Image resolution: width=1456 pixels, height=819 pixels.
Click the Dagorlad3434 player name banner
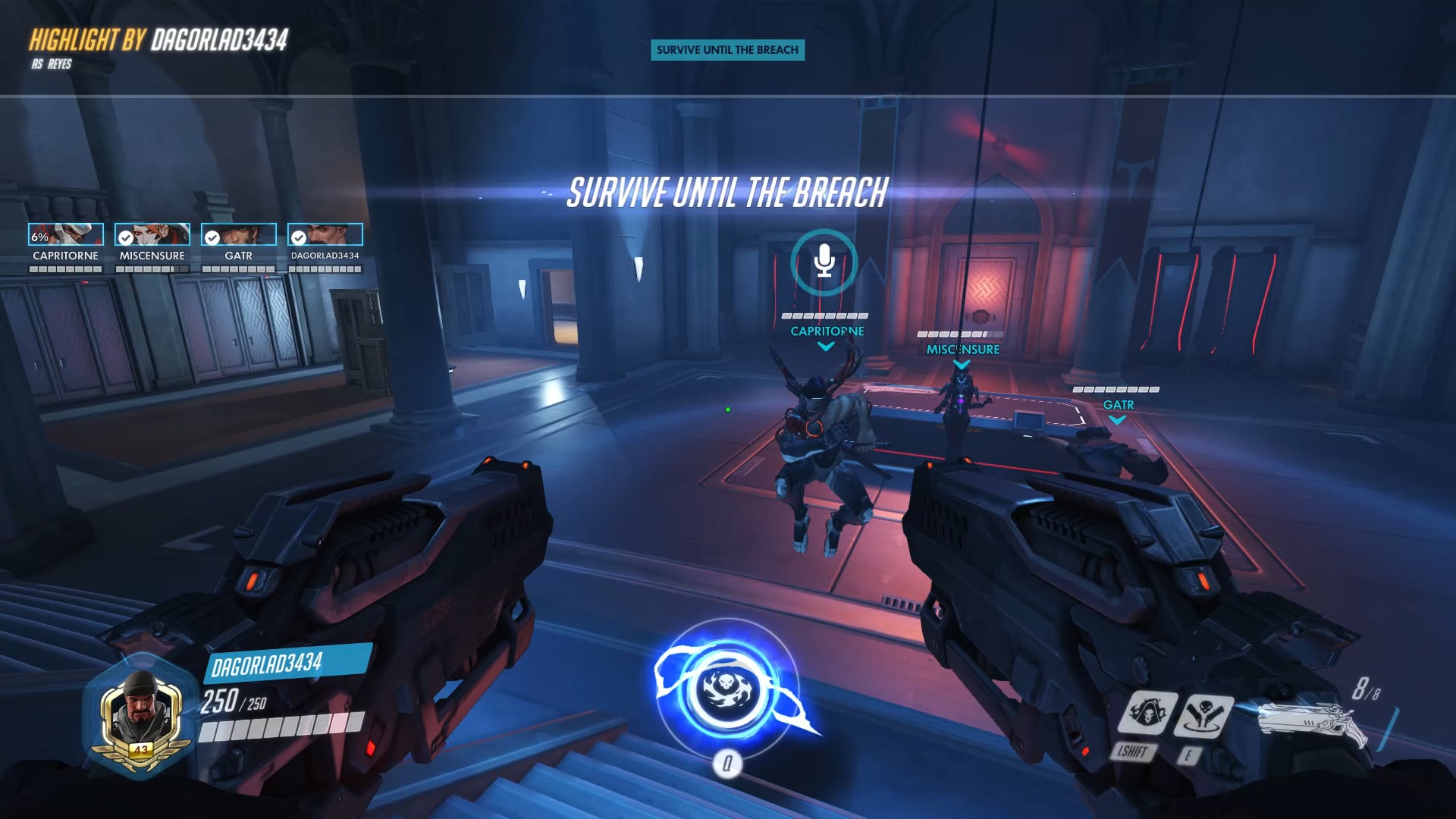[288, 664]
